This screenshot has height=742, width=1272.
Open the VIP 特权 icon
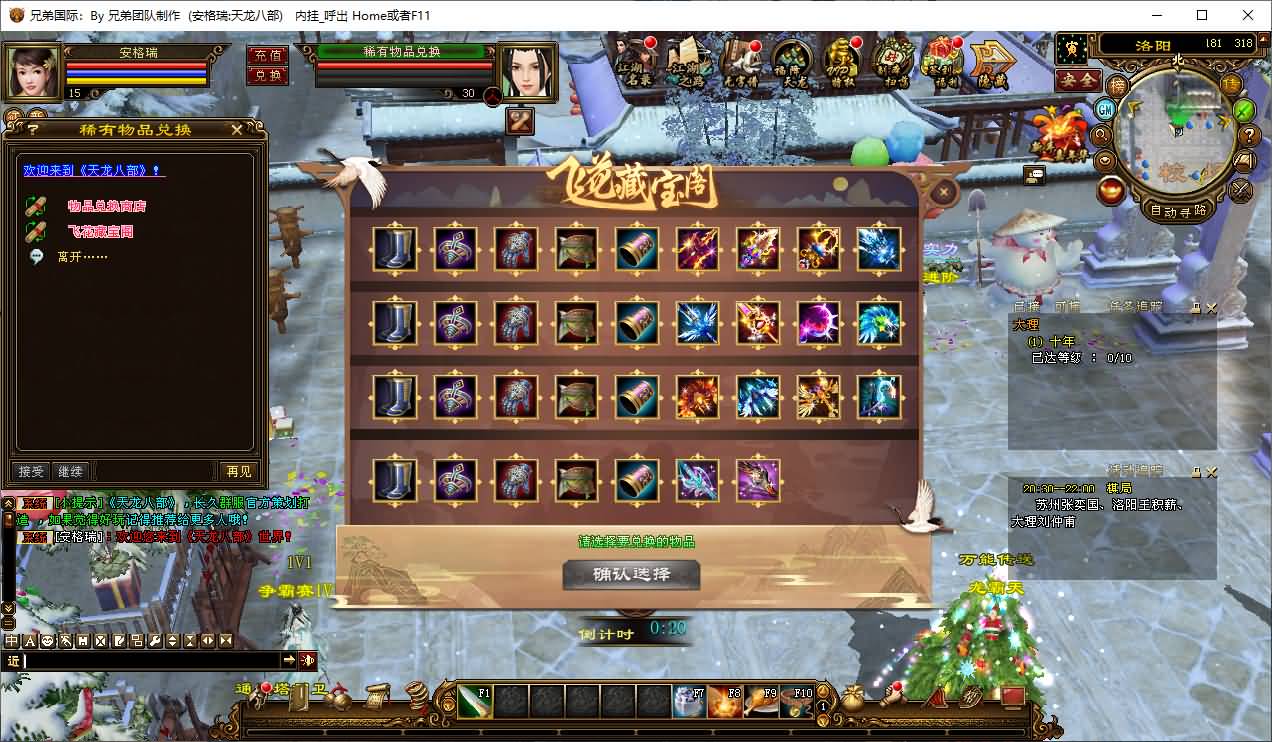pyautogui.click(x=842, y=63)
